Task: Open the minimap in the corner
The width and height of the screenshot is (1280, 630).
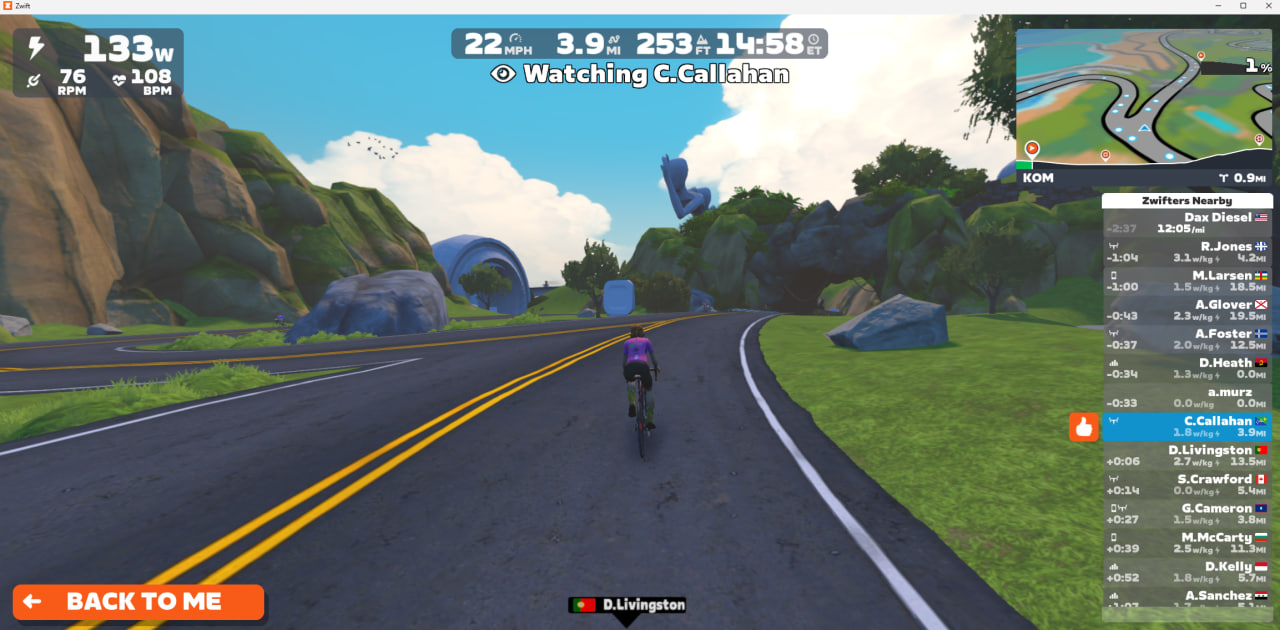Action: coord(1144,98)
